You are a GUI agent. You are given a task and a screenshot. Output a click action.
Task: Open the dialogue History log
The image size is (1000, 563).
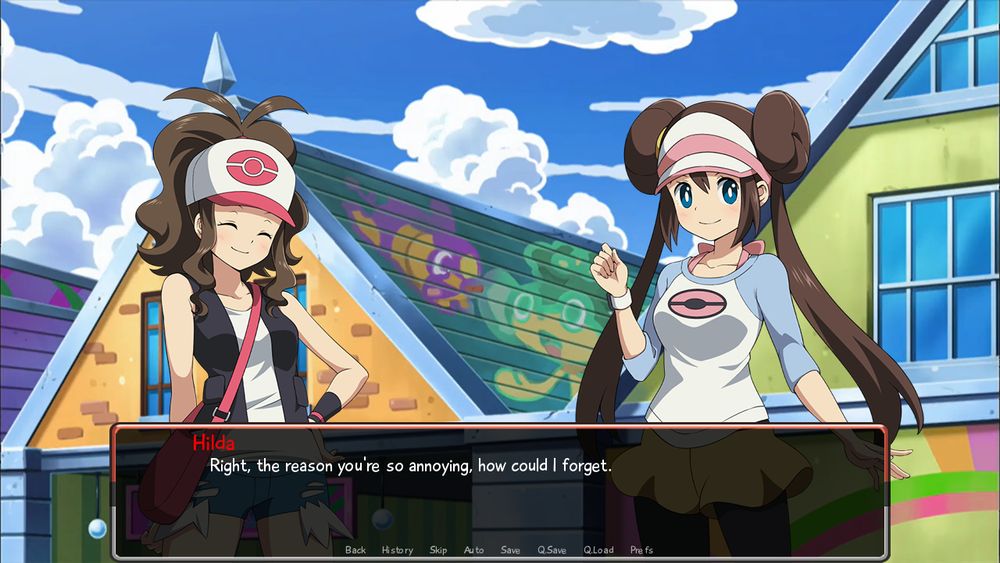click(x=397, y=550)
